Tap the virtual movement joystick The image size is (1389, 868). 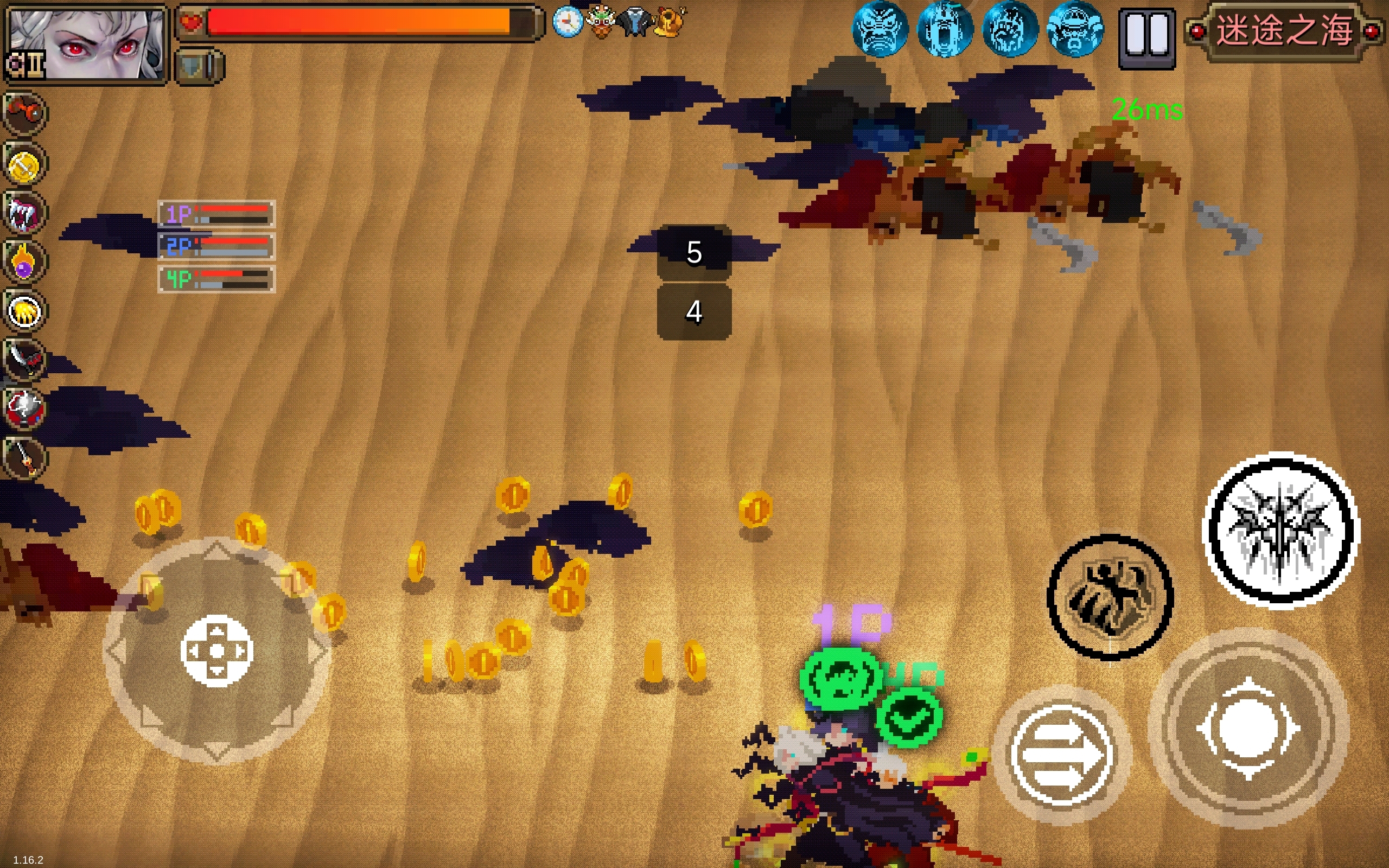pyautogui.click(x=217, y=650)
